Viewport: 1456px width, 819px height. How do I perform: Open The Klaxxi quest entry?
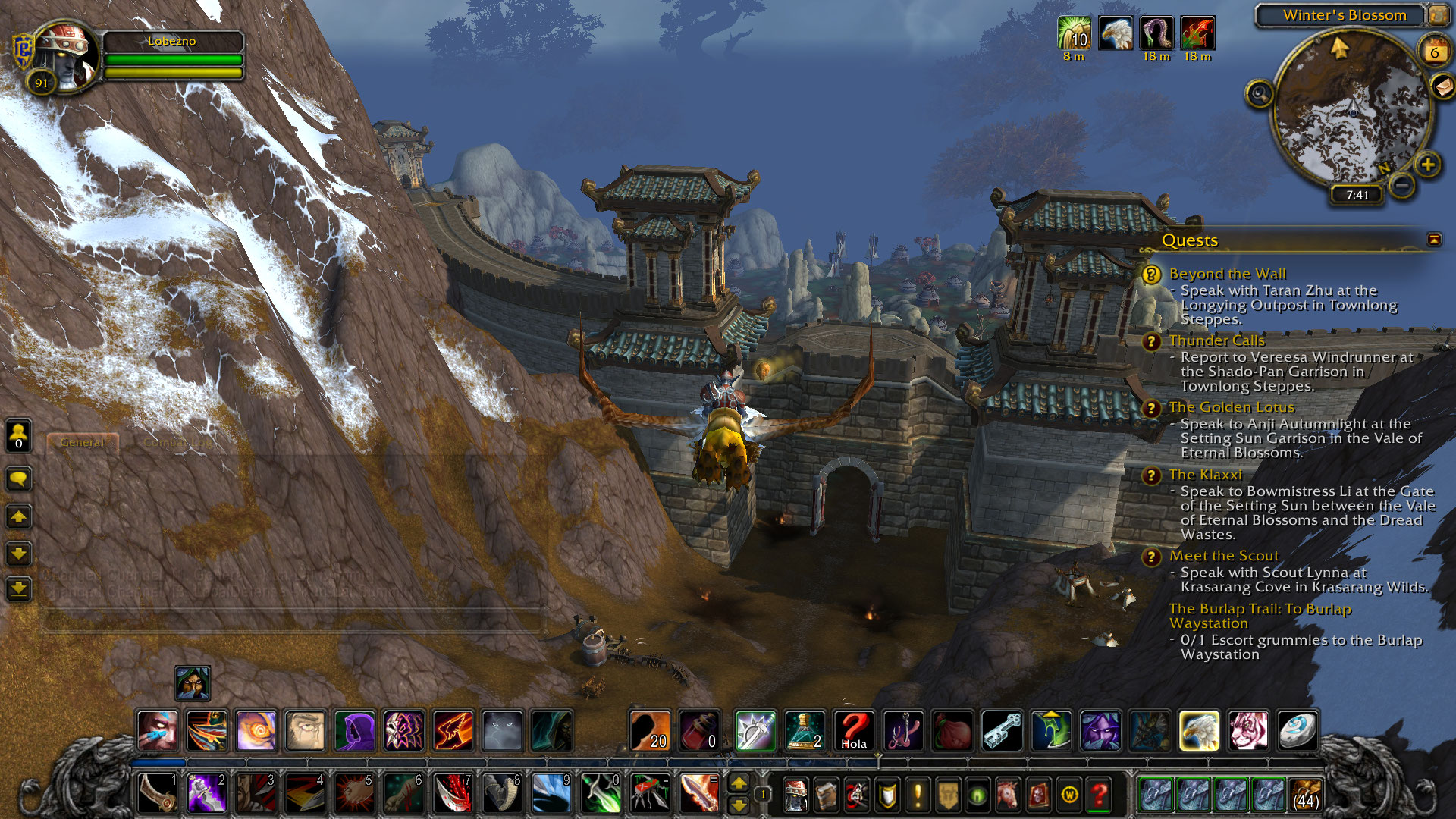tap(1205, 475)
